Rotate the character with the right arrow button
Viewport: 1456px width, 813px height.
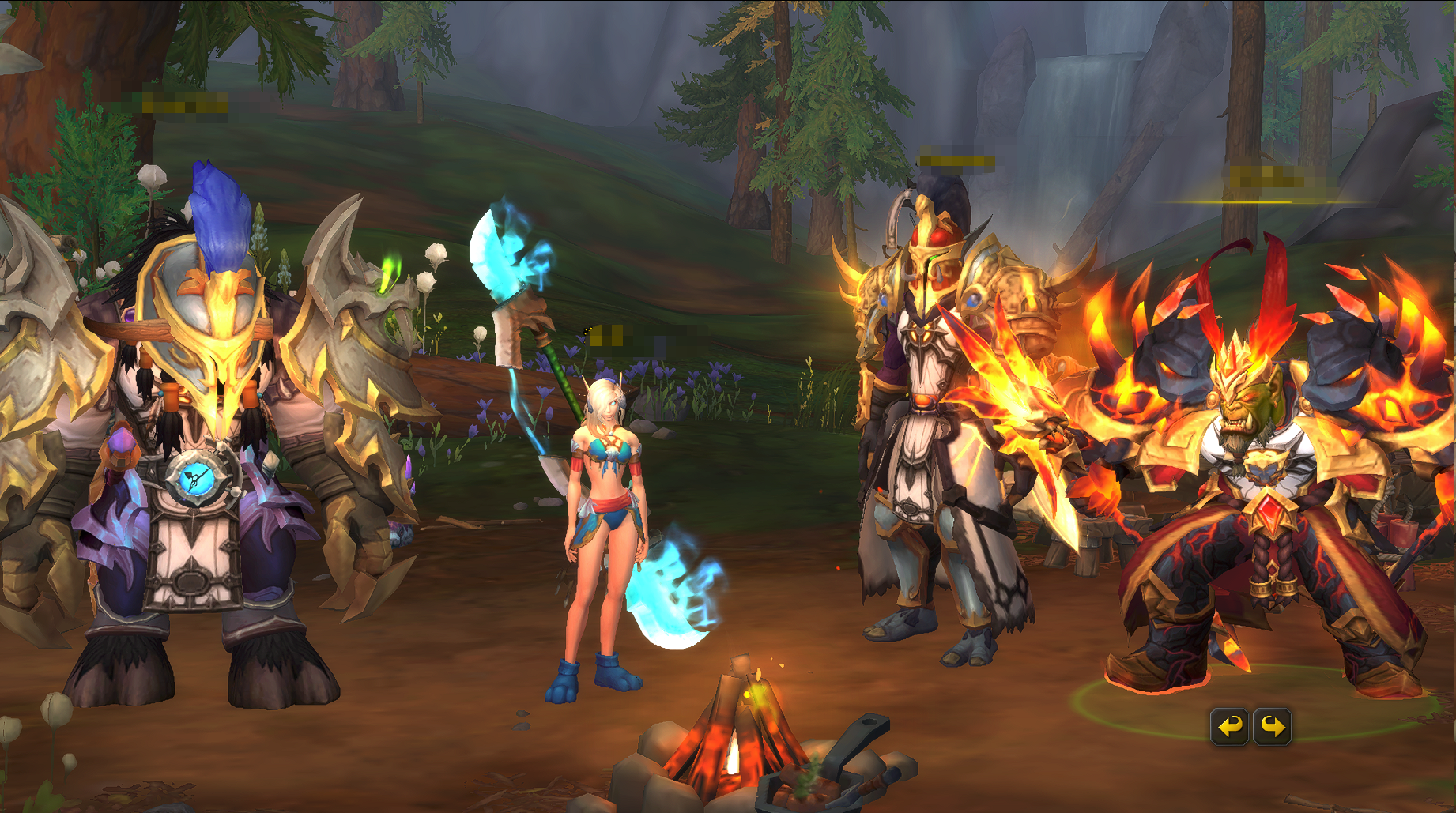(x=1273, y=726)
